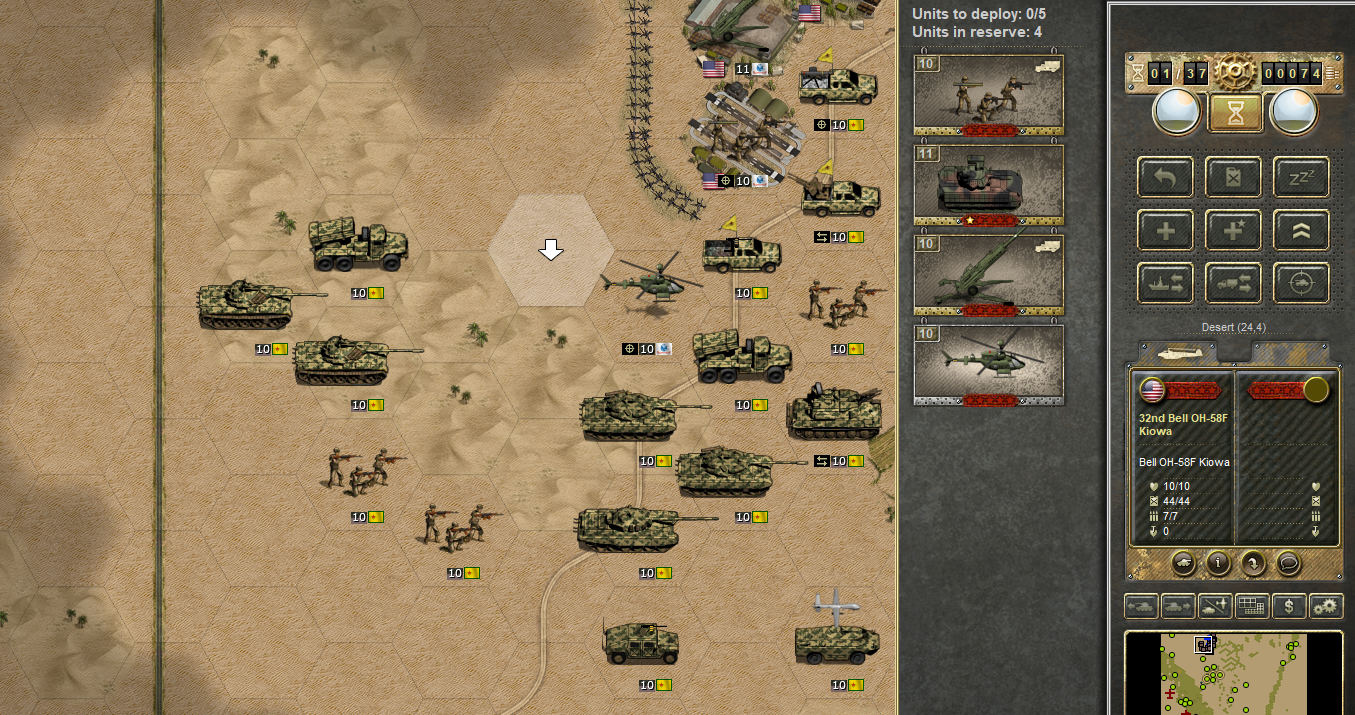This screenshot has height=715, width=1355.
Task: Select the Kiowa helicopter reserve card
Action: coord(988,365)
